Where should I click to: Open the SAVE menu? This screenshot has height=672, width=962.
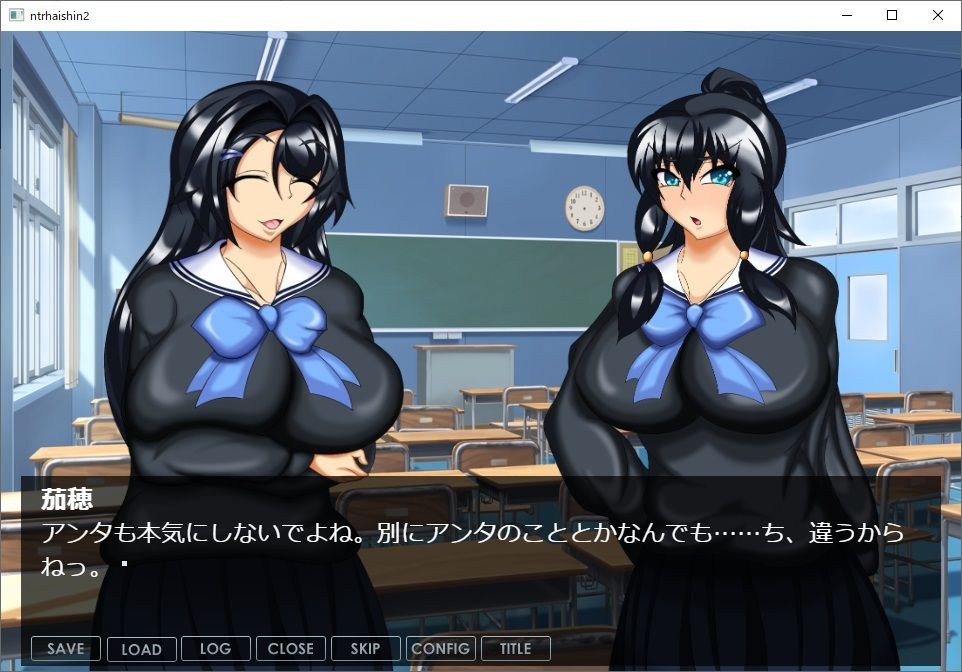point(66,649)
